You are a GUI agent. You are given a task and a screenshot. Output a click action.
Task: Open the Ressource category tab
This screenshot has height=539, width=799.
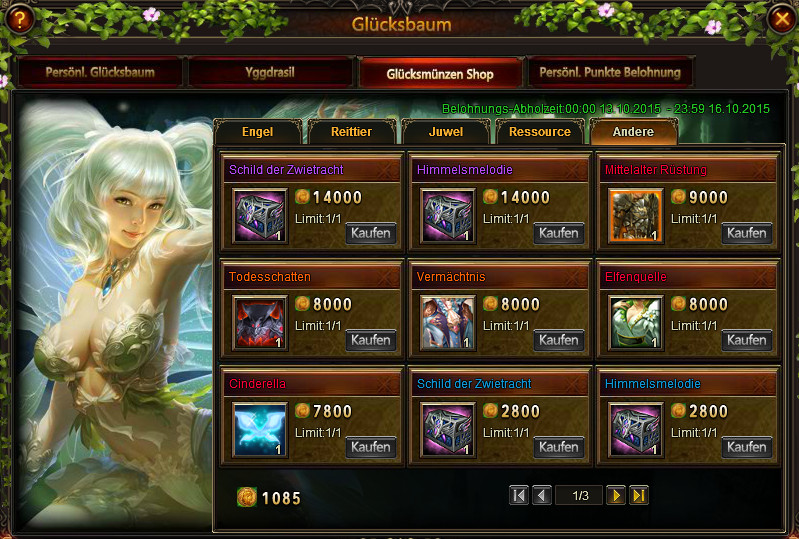click(539, 132)
